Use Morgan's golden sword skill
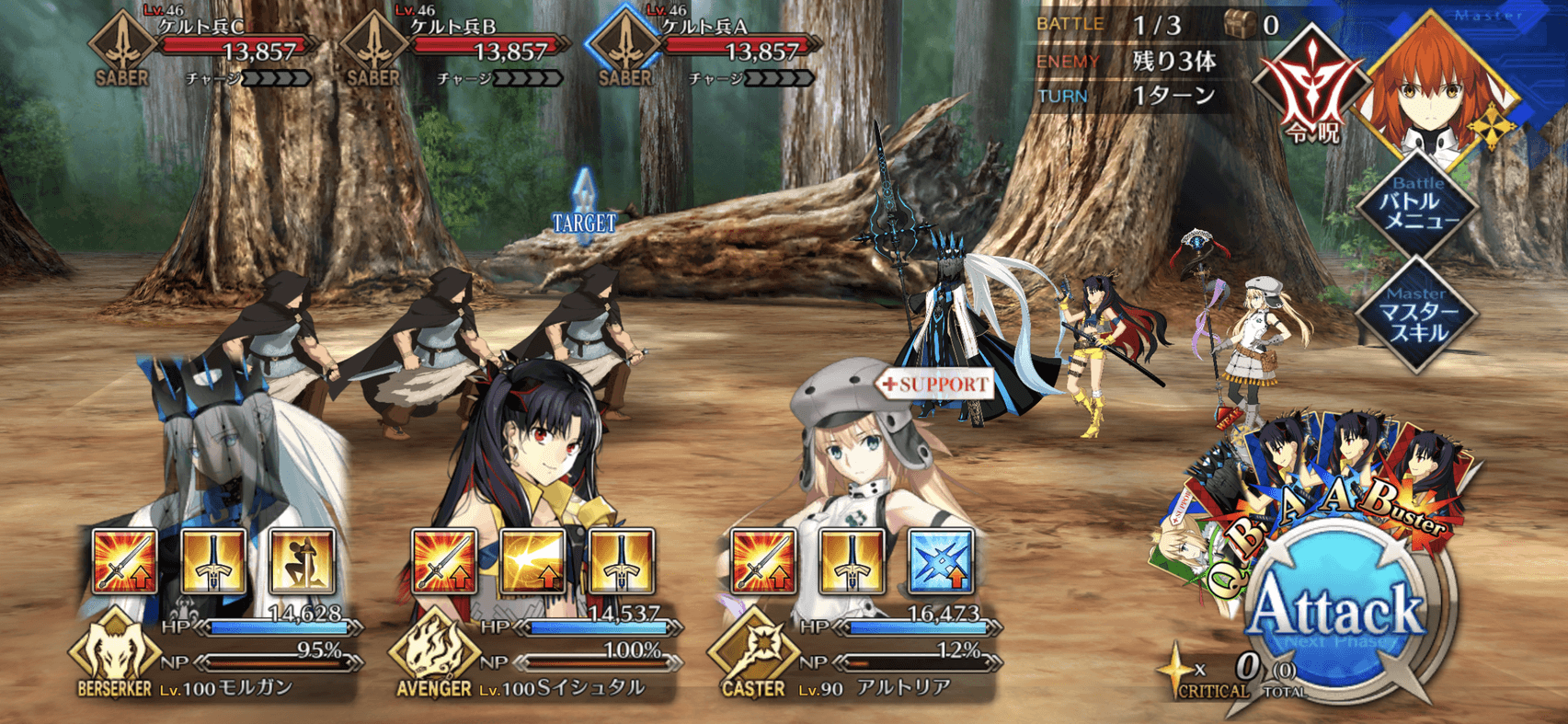The width and height of the screenshot is (1568, 724). [213, 561]
